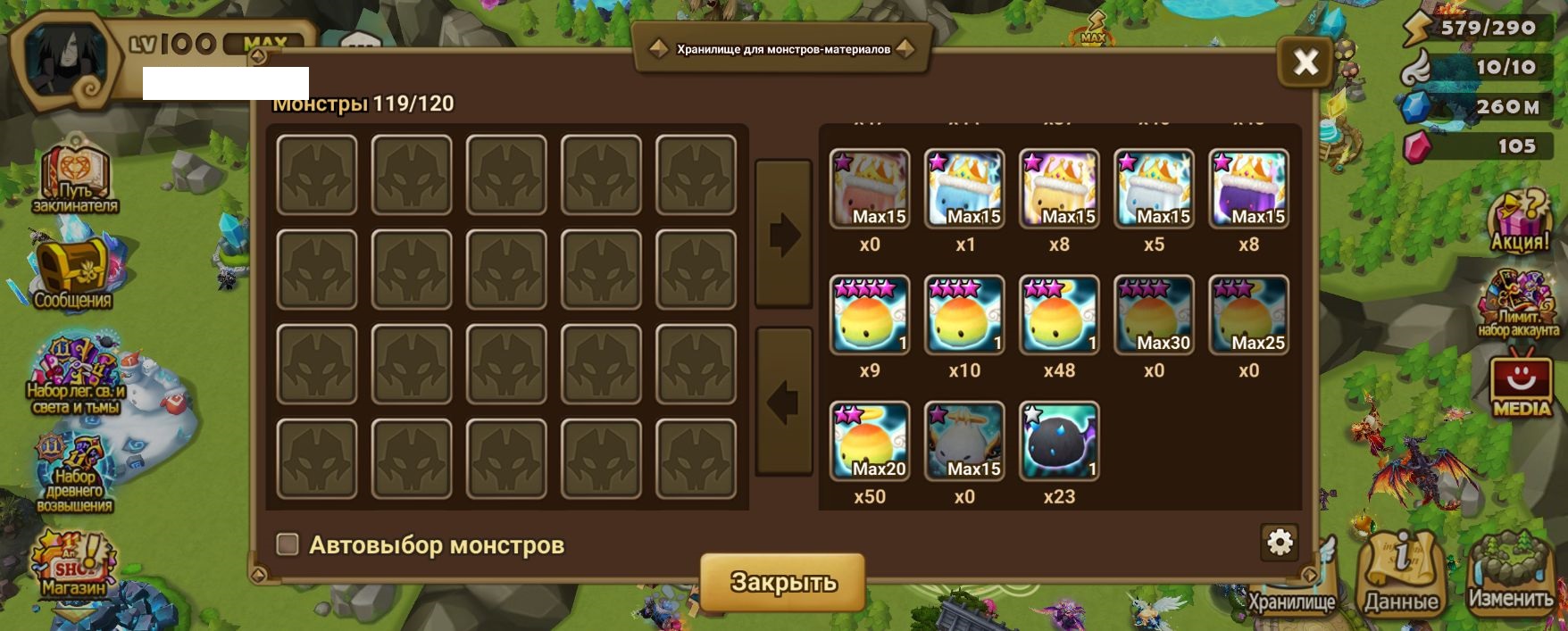Open the Путь заклинателя menu
This screenshot has height=631, width=1568.
coord(75,179)
